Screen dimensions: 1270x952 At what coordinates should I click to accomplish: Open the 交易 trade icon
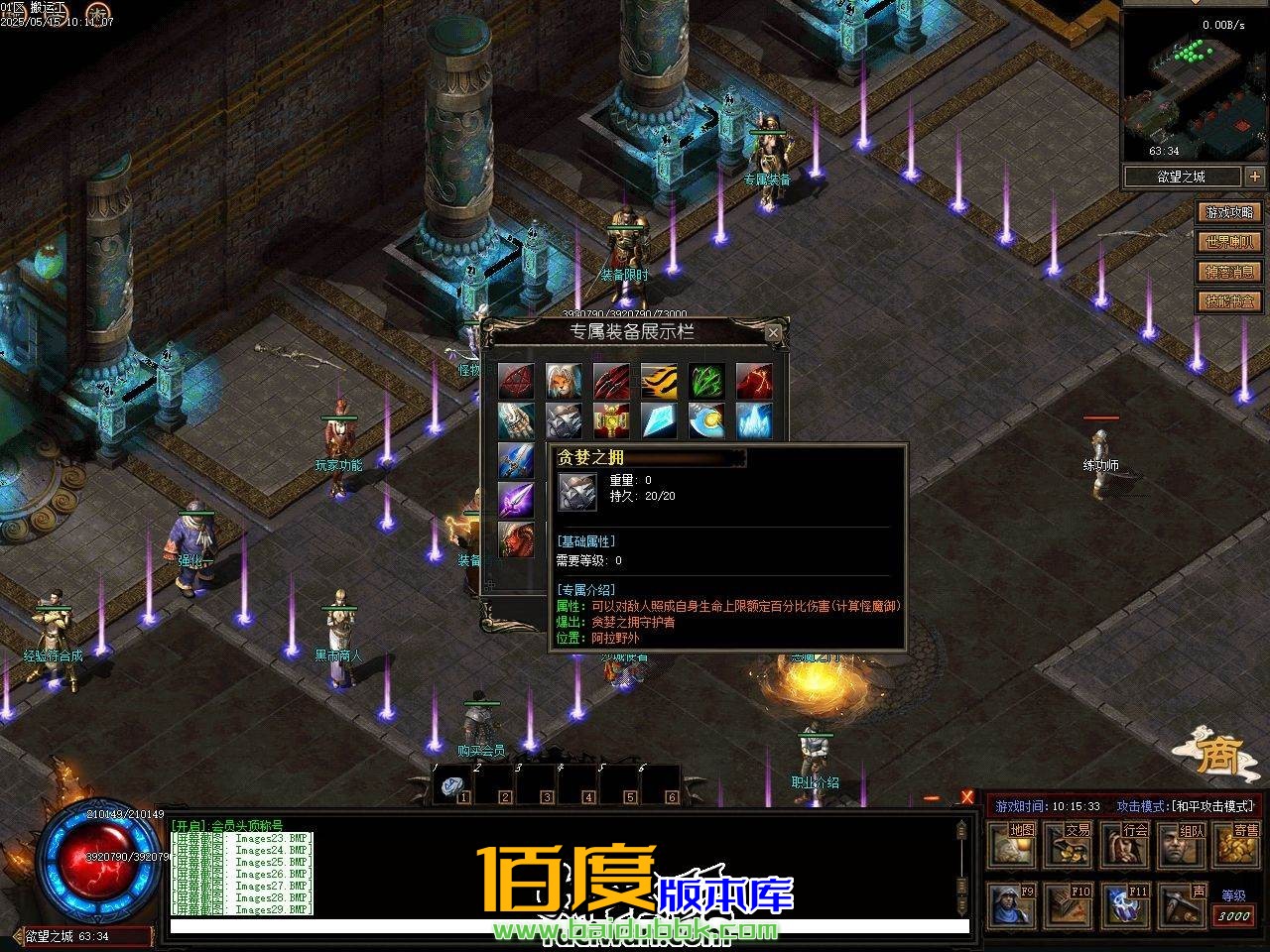click(x=1069, y=845)
